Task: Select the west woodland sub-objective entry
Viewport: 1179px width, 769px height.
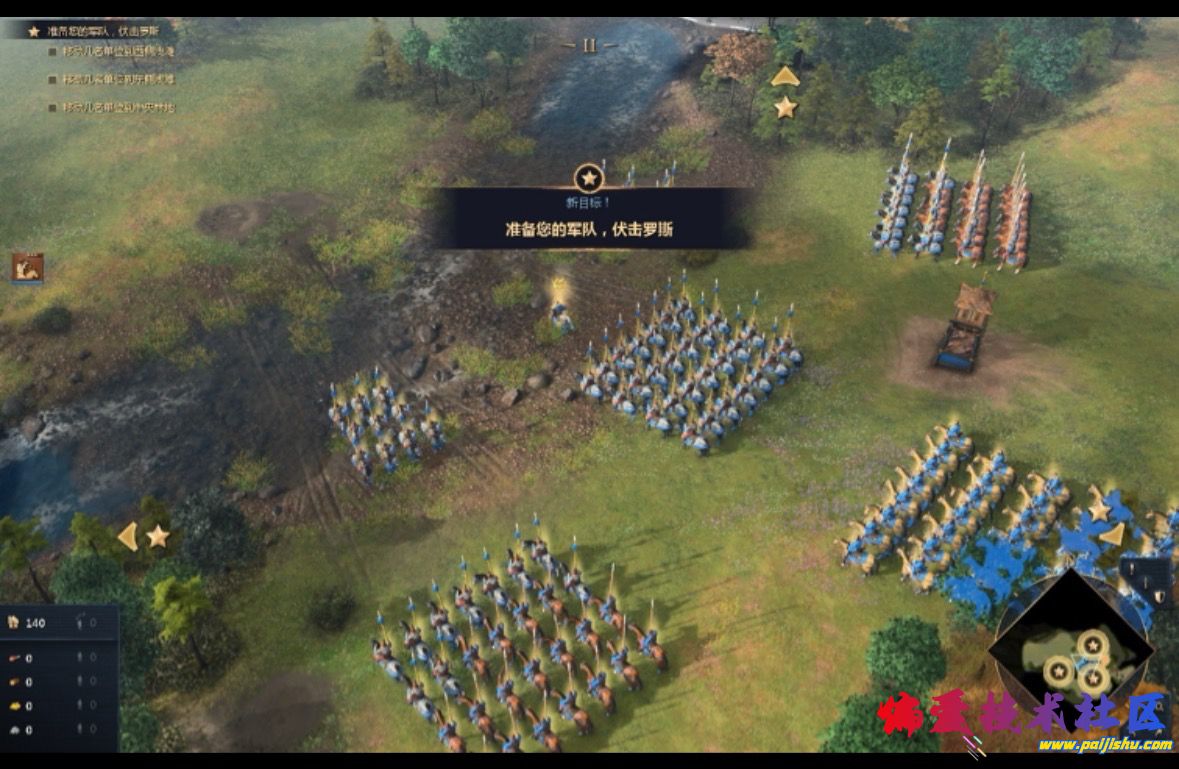Action: (118, 51)
